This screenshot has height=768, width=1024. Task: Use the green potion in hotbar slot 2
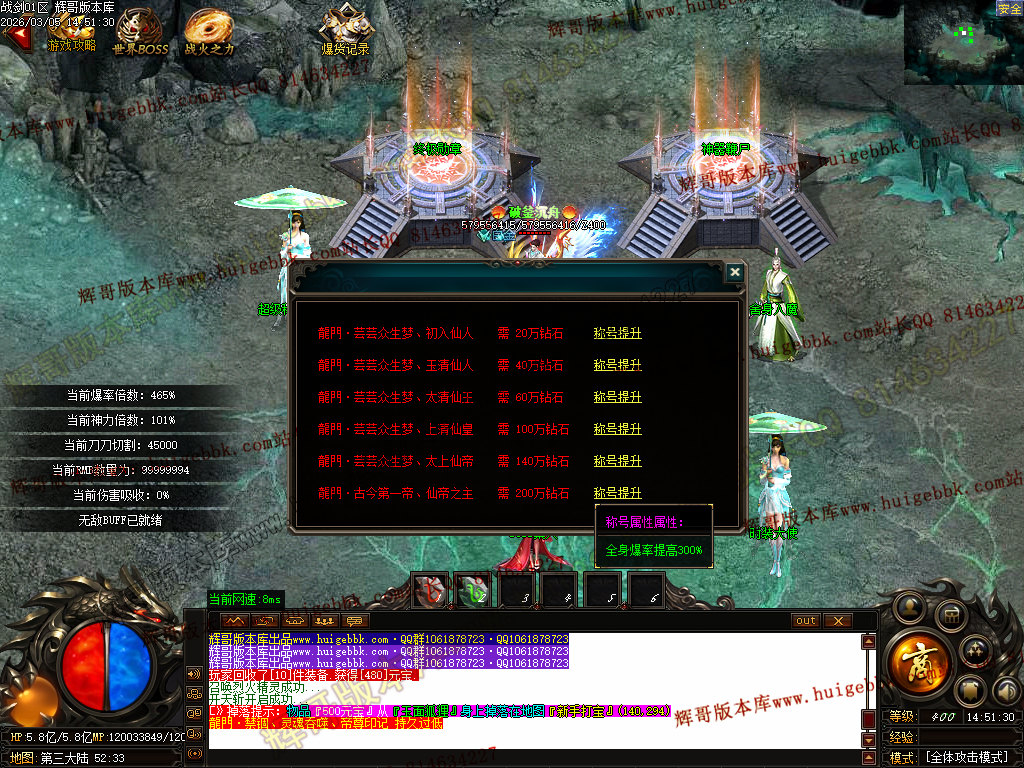[x=474, y=591]
